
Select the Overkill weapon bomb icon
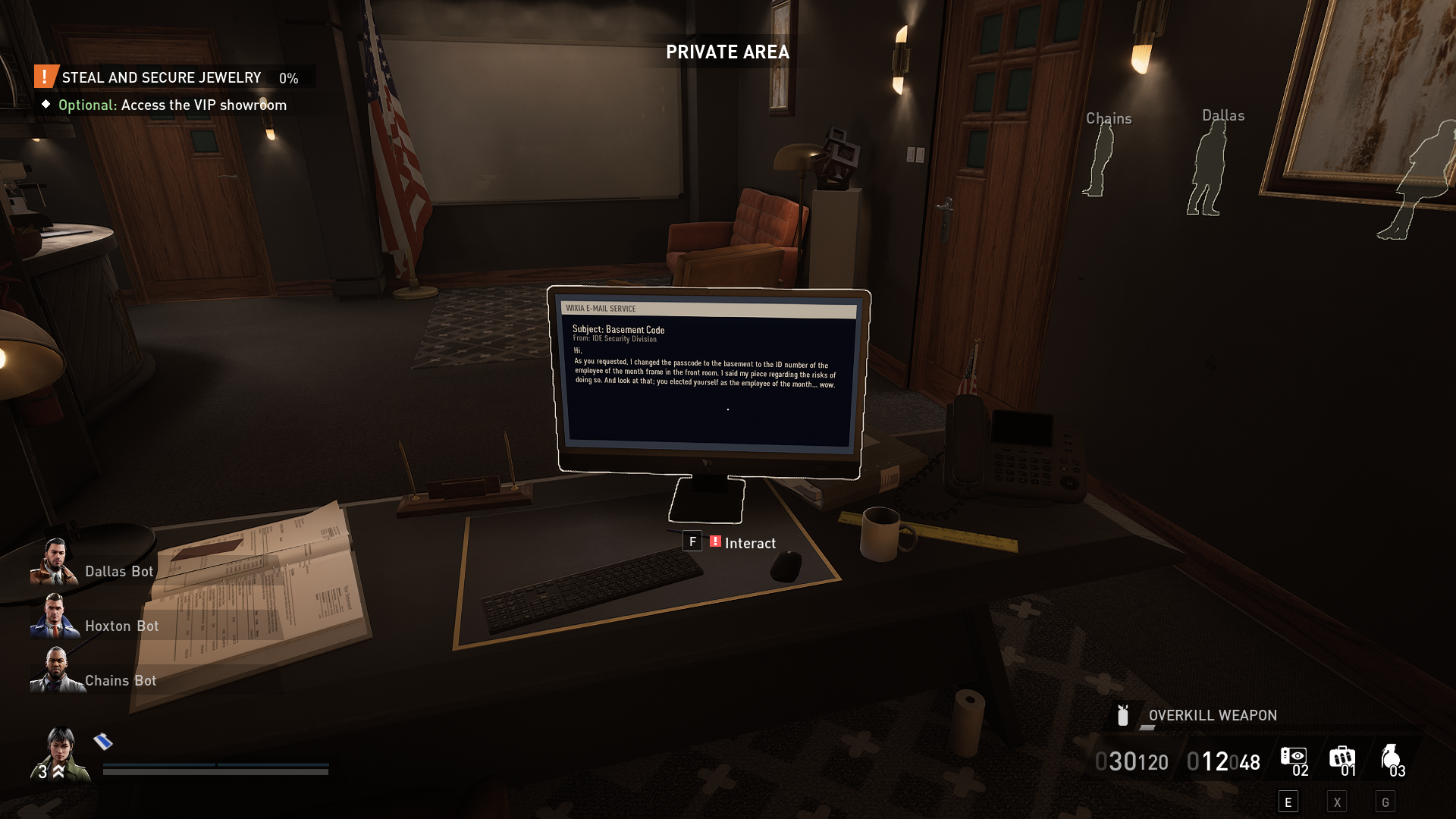click(x=1122, y=714)
